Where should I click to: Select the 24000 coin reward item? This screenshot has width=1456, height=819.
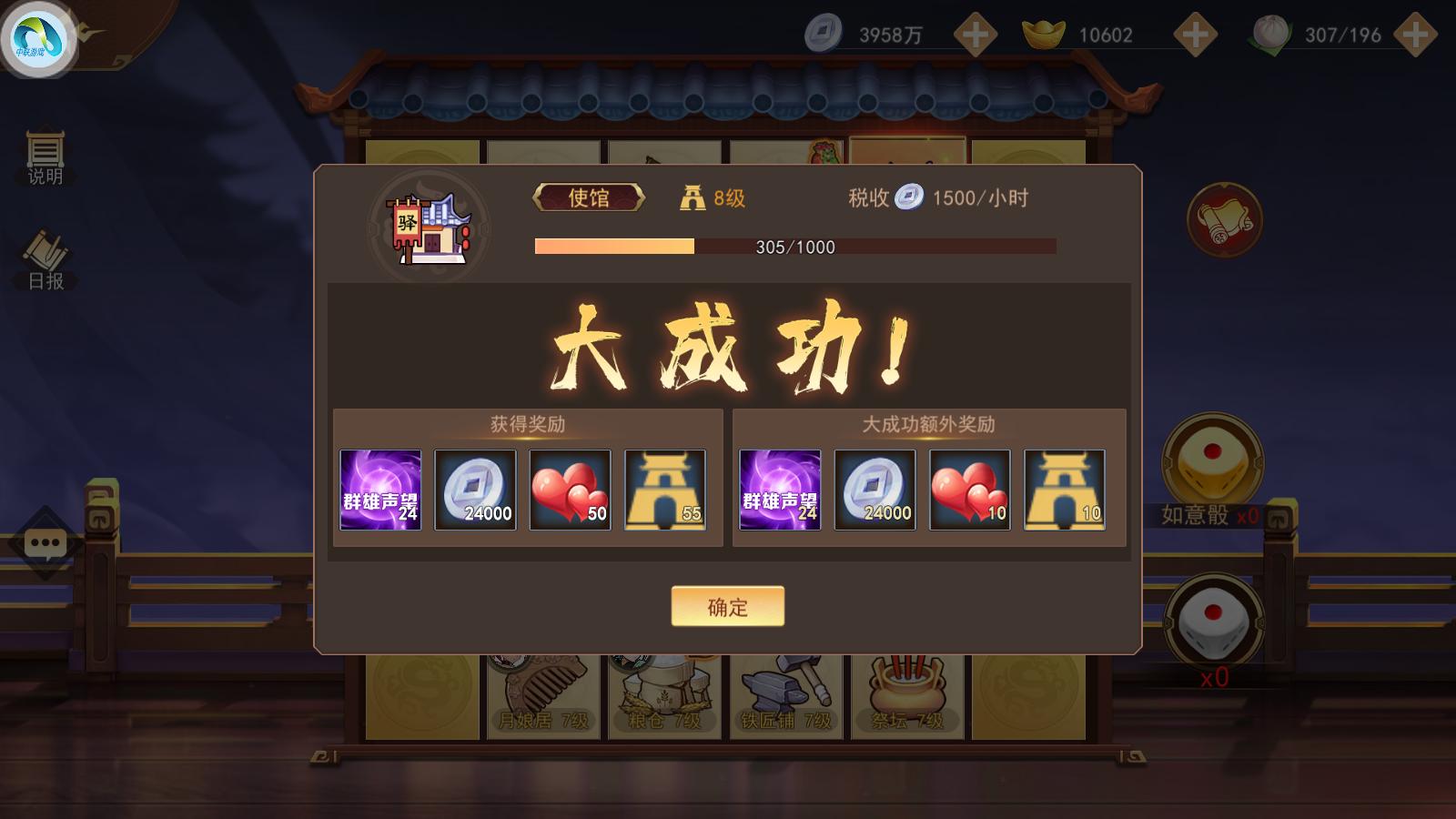pos(475,489)
